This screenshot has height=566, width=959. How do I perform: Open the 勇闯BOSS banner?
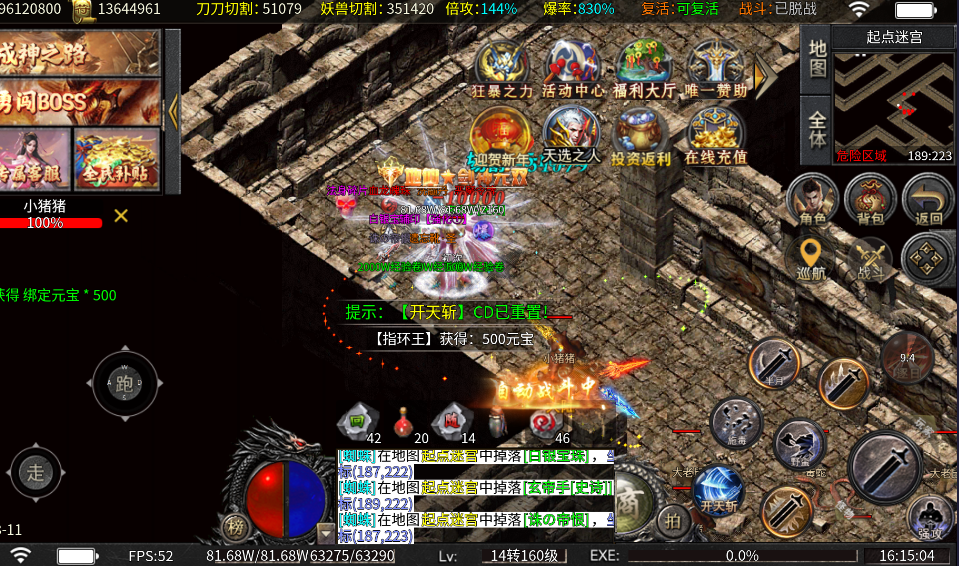[80, 102]
